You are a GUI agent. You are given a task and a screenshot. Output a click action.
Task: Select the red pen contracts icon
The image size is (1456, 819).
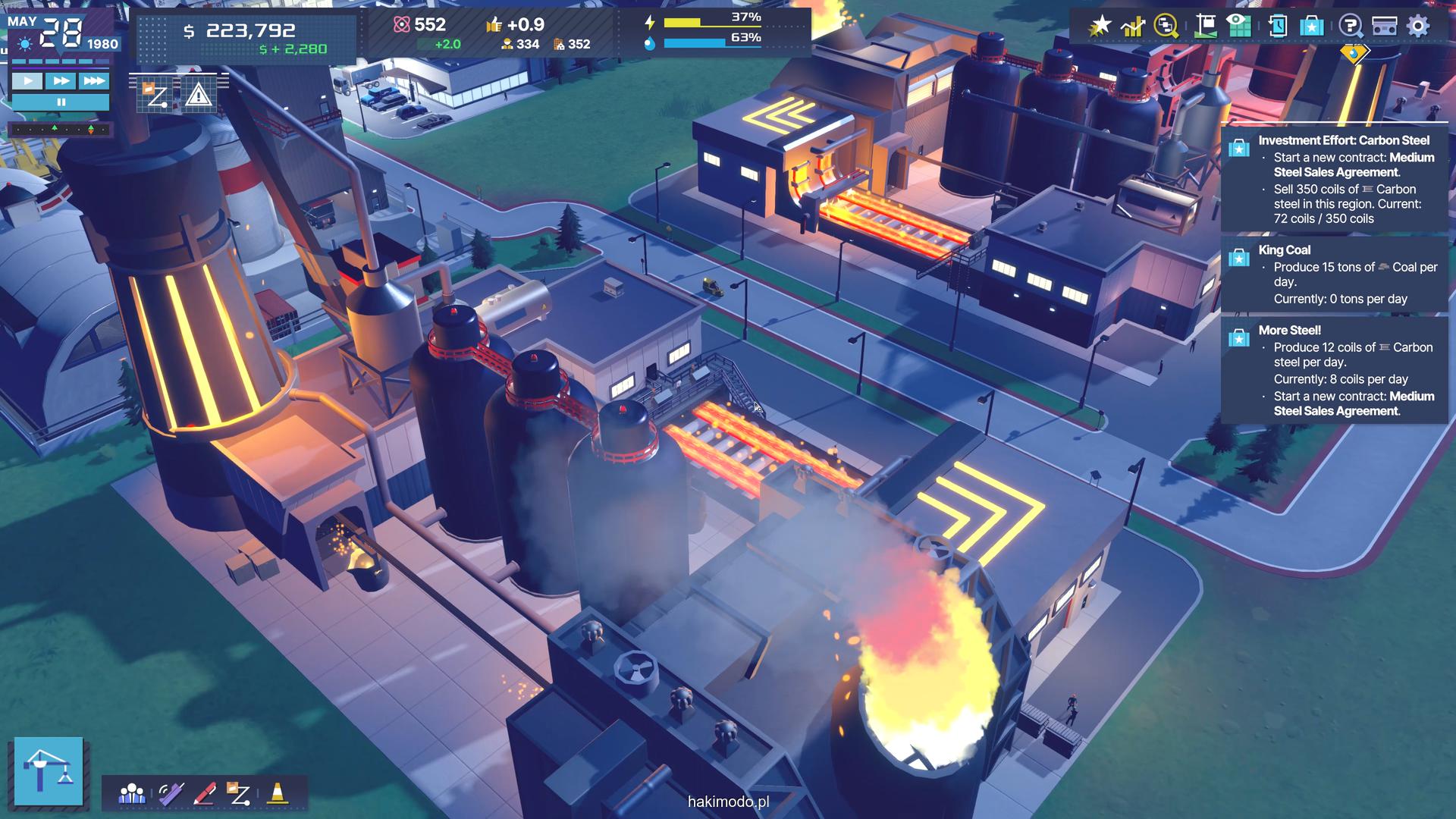pyautogui.click(x=205, y=794)
